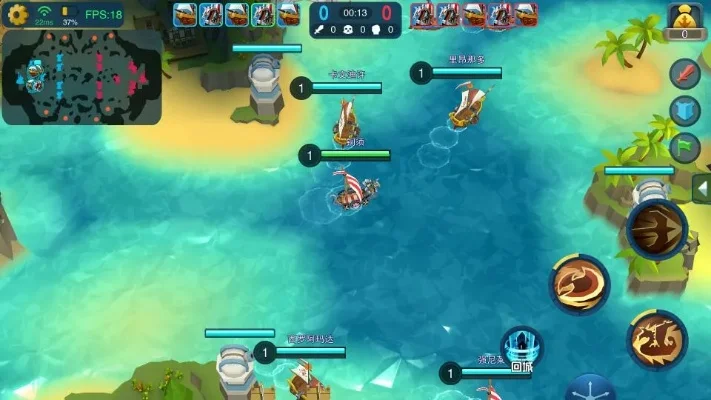Select the green flag signal

684,147
